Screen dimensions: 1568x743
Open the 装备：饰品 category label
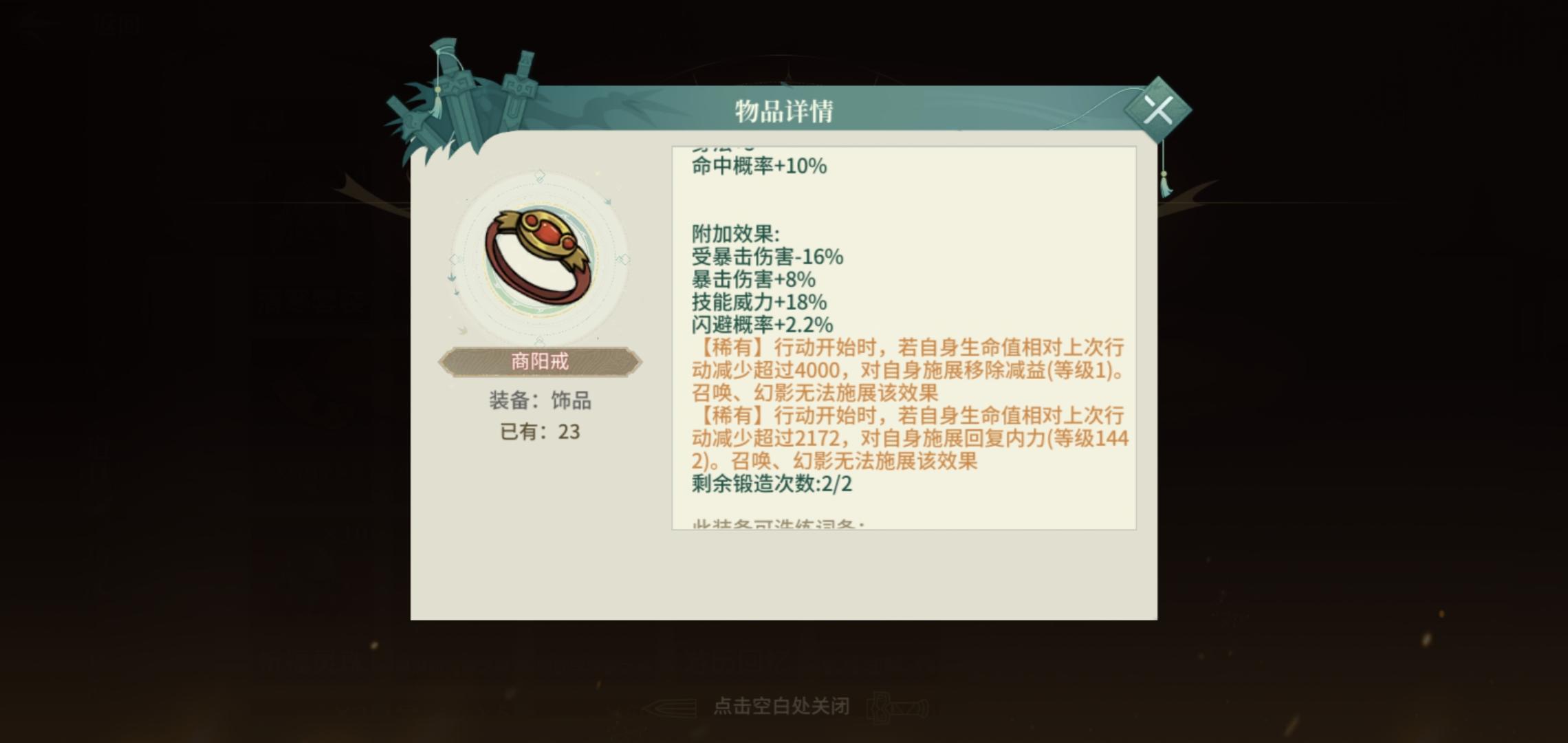tap(543, 402)
